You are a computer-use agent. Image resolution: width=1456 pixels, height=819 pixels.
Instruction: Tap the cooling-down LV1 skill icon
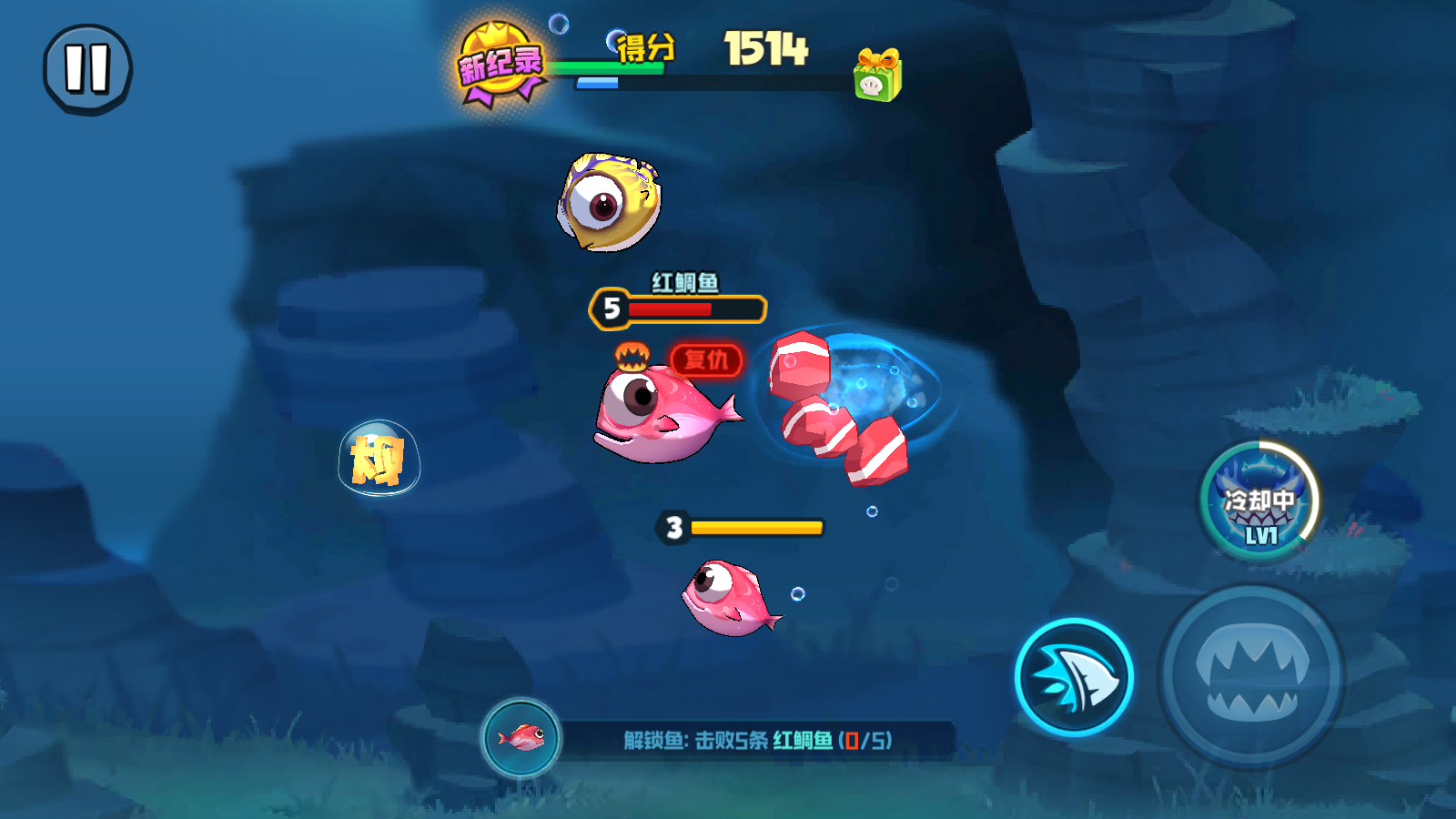click(x=1259, y=501)
